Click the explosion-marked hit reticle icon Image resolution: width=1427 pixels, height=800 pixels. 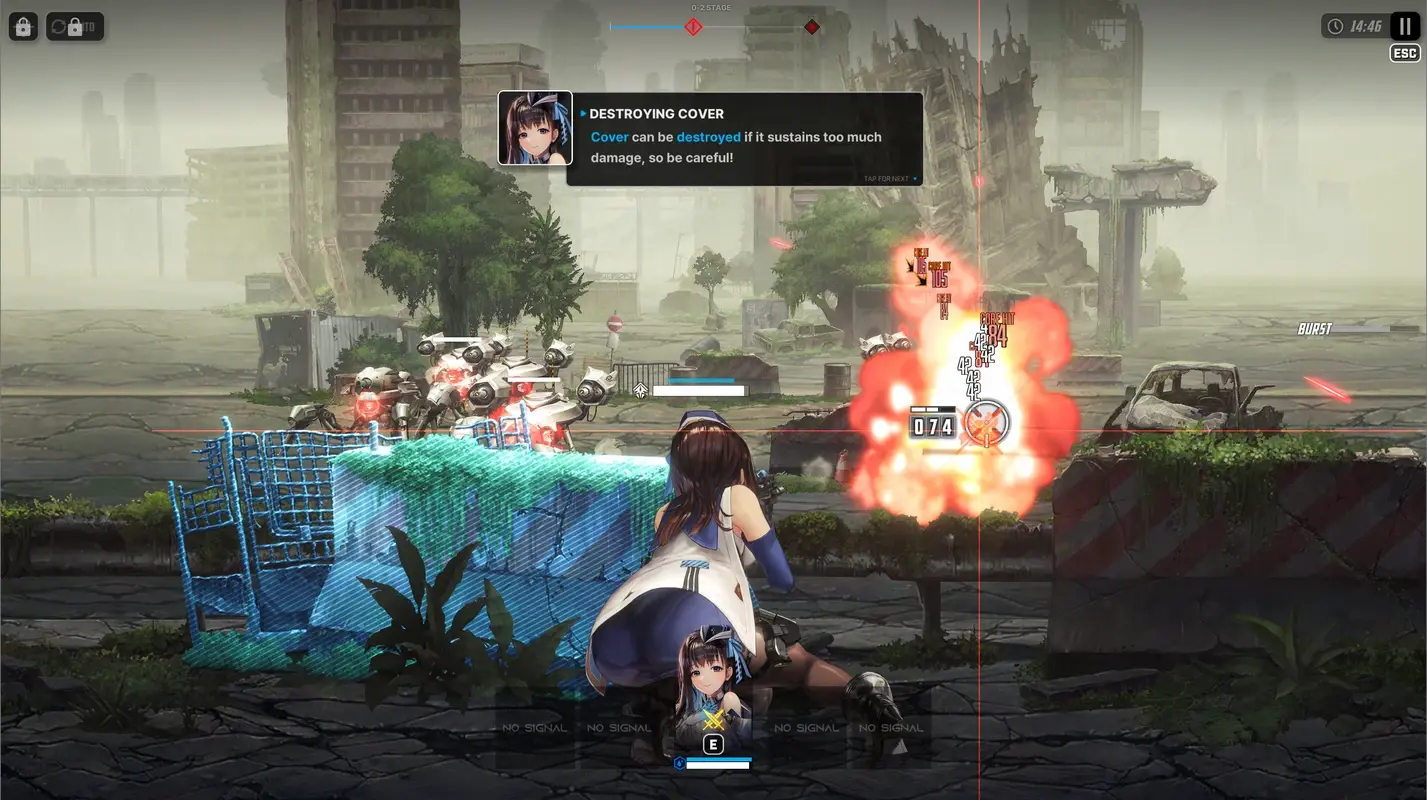pos(988,423)
